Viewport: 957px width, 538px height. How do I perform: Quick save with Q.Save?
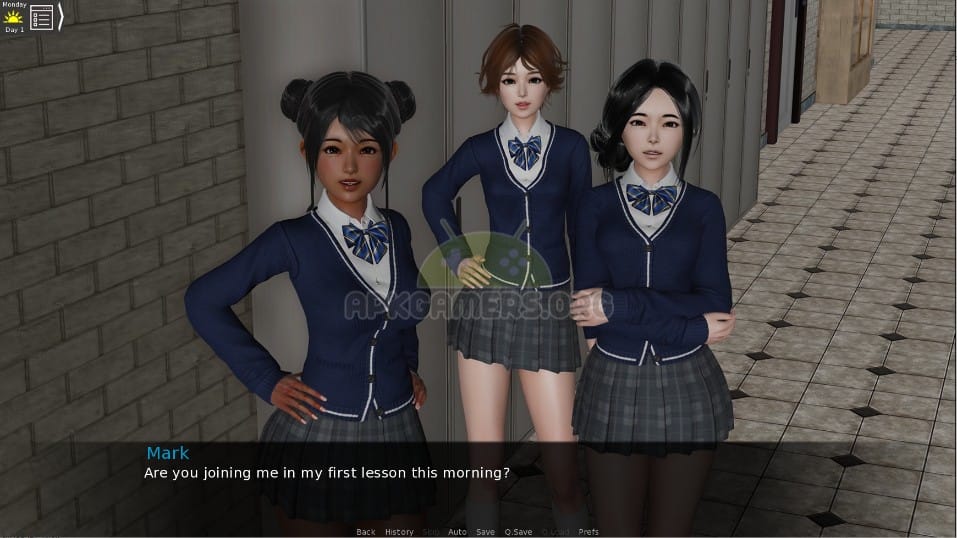tap(517, 532)
